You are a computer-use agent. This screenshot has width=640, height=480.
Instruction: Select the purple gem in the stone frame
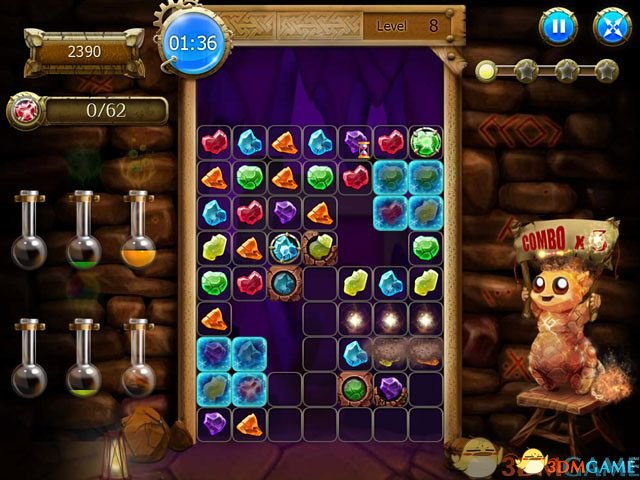click(390, 387)
